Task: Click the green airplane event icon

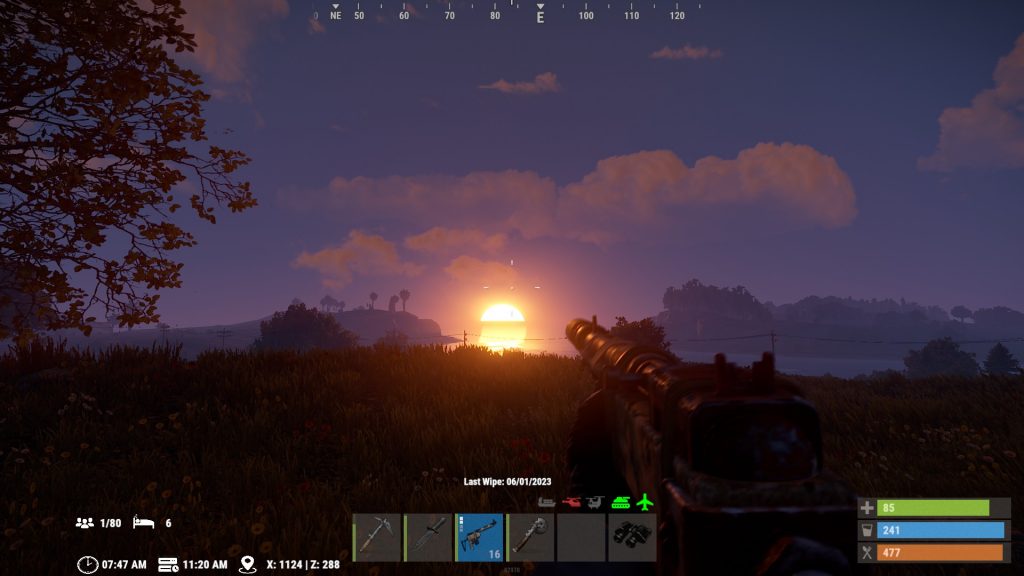Action: point(645,502)
